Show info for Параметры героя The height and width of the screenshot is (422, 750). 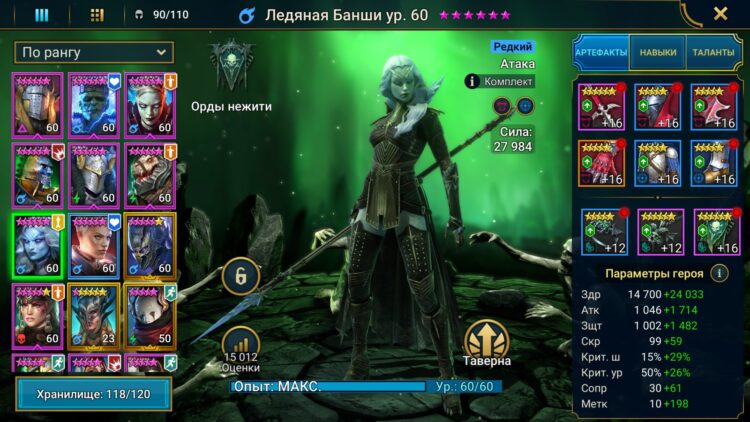click(x=718, y=272)
